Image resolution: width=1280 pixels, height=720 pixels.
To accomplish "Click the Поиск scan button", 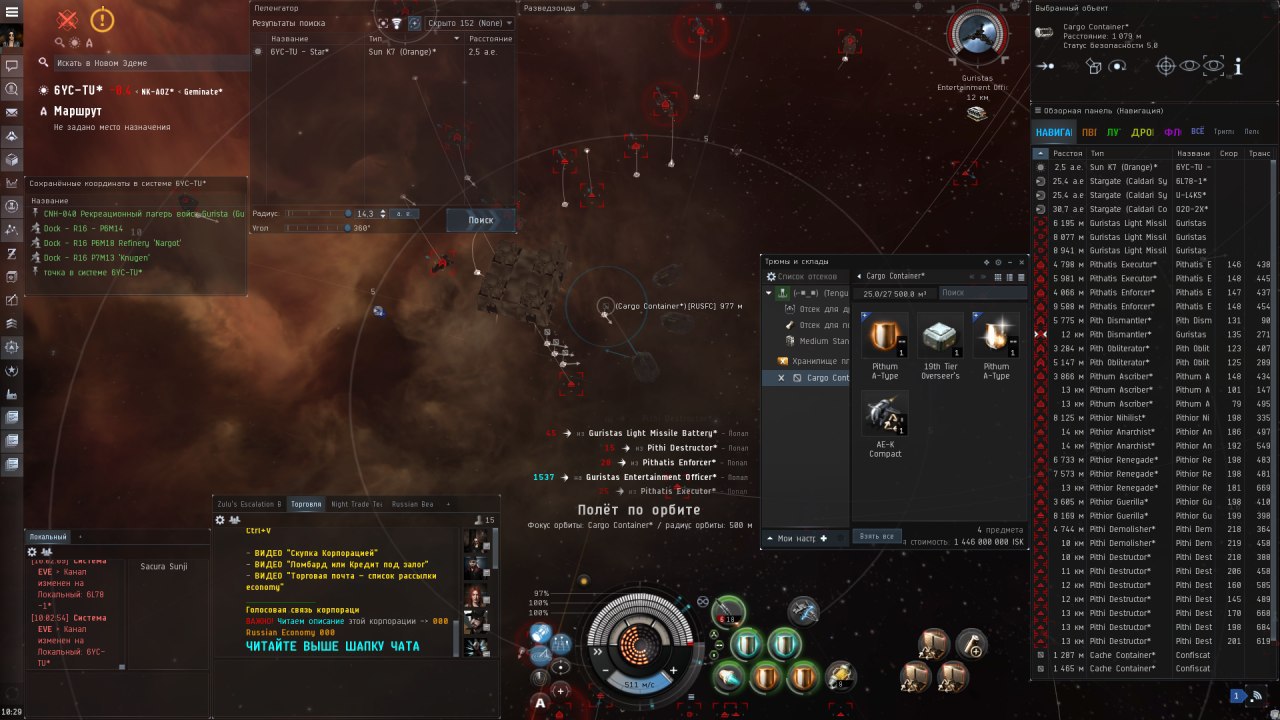I will pyautogui.click(x=481, y=220).
